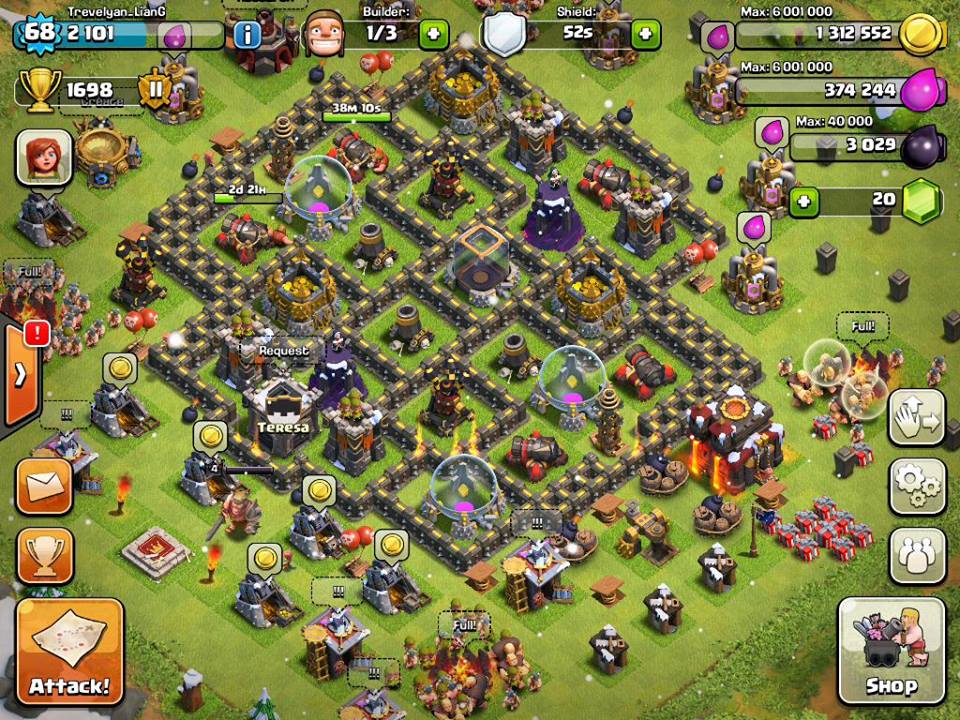This screenshot has height=720, width=960.
Task: Open the friends list button
Action: click(917, 553)
